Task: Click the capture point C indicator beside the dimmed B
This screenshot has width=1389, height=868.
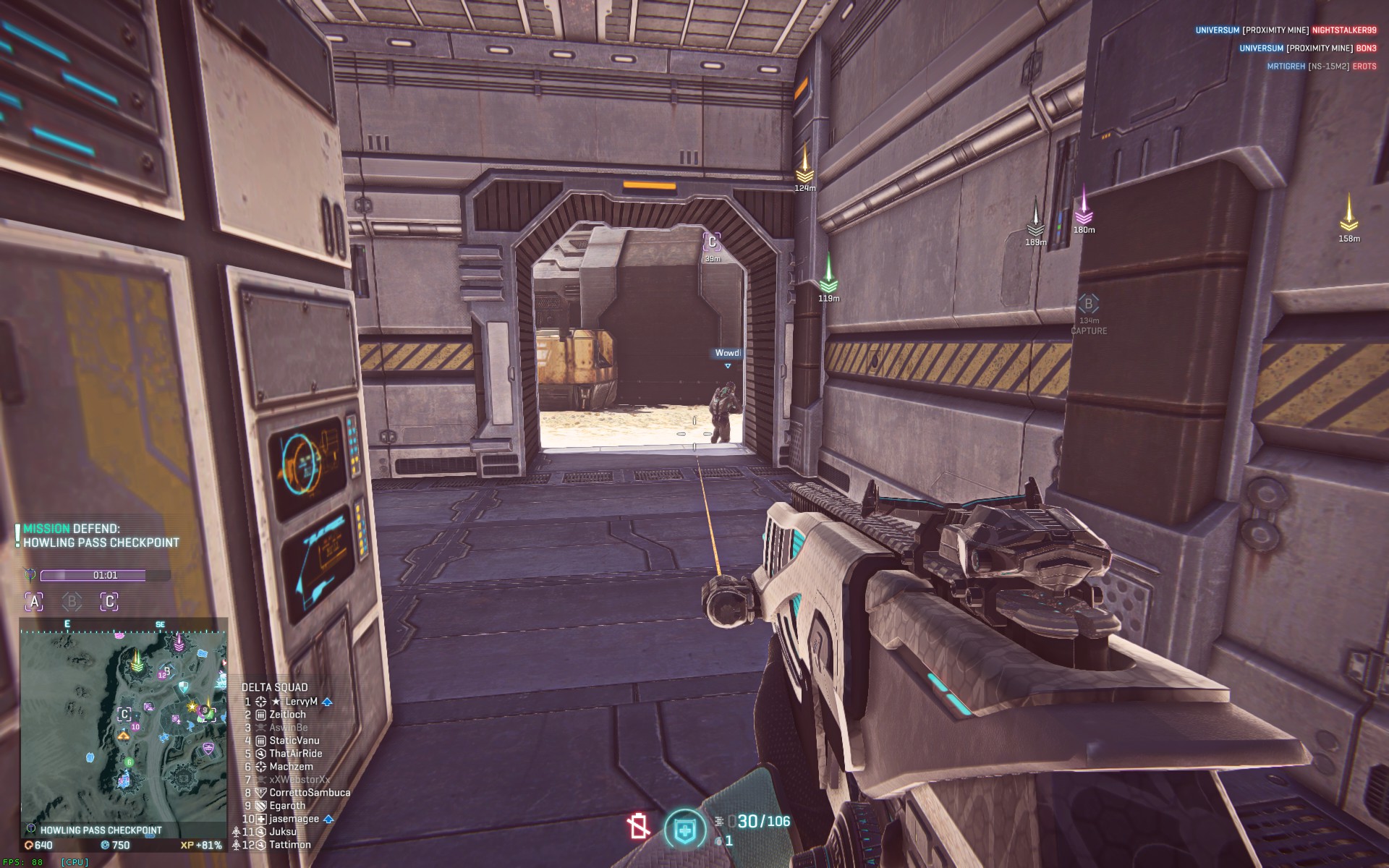Action: click(109, 601)
